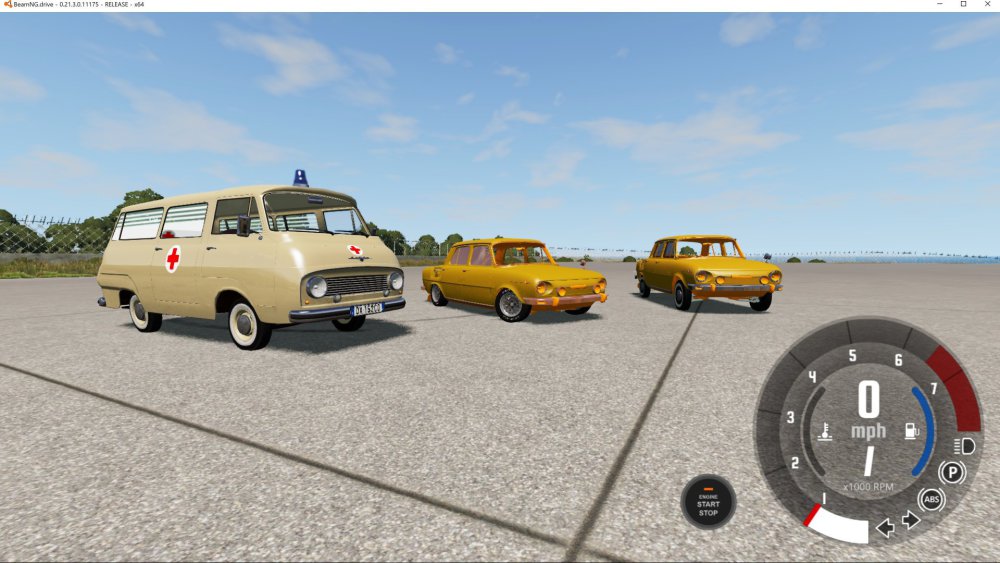Maximize the BeamNG.drive window
Screen dimensions: 1000x563
(x=963, y=5)
